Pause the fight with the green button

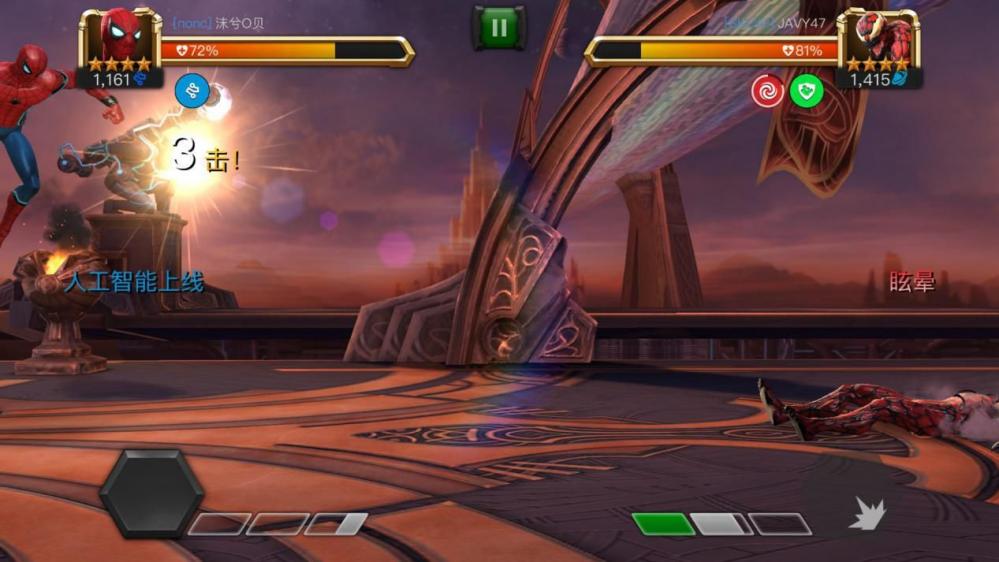498,28
